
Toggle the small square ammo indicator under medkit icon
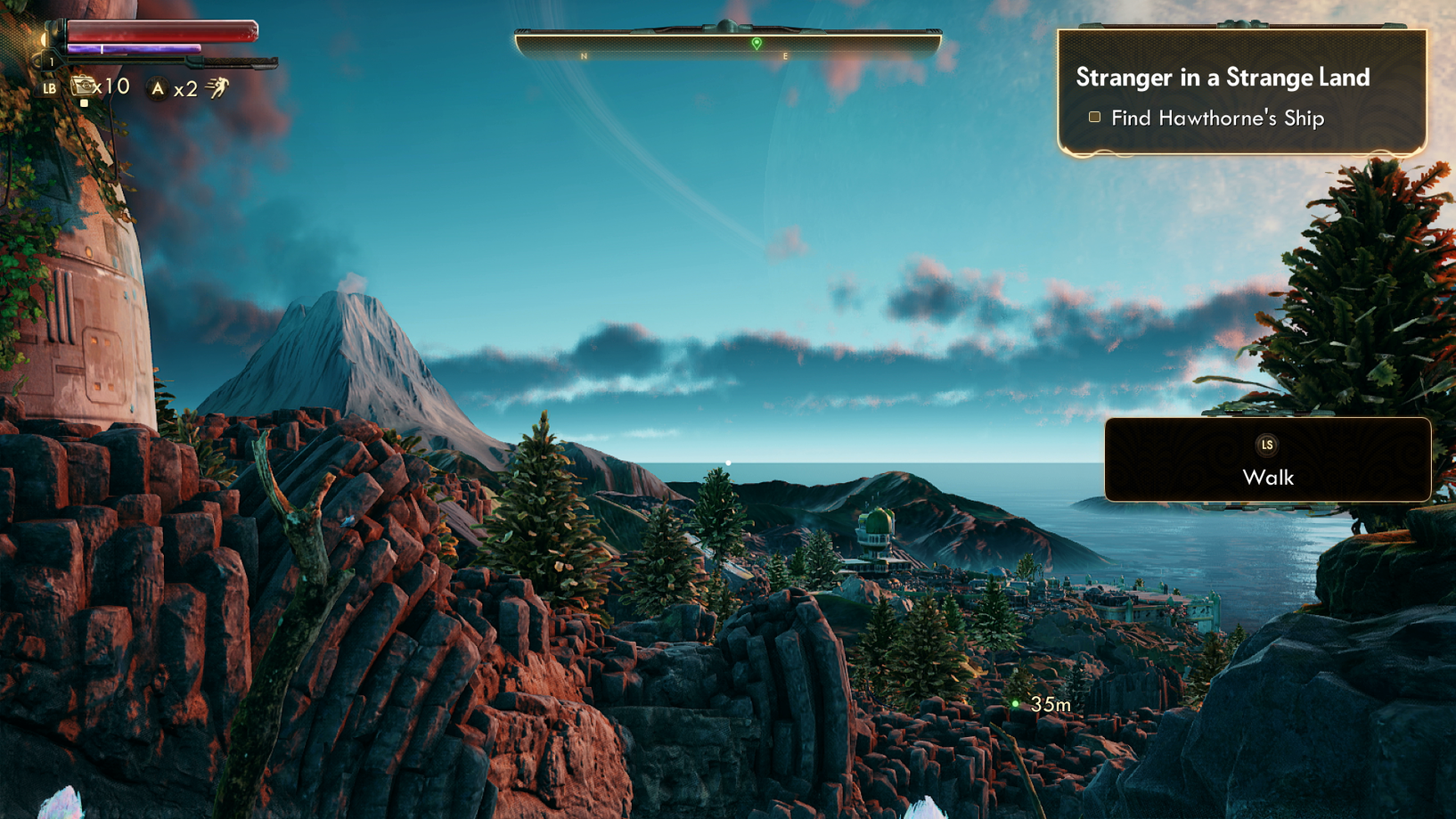[85, 103]
